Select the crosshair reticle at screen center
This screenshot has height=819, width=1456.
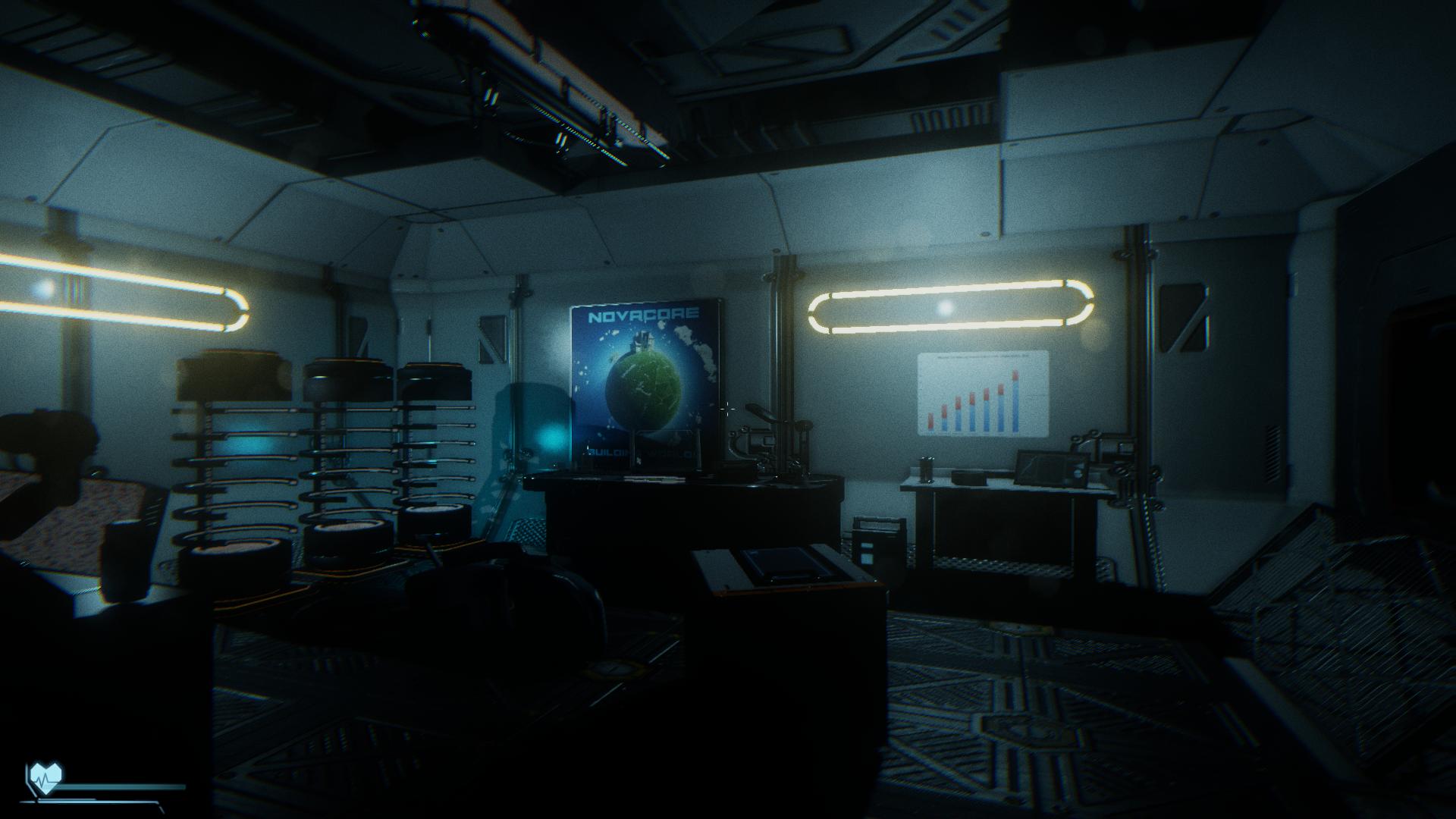(x=728, y=409)
